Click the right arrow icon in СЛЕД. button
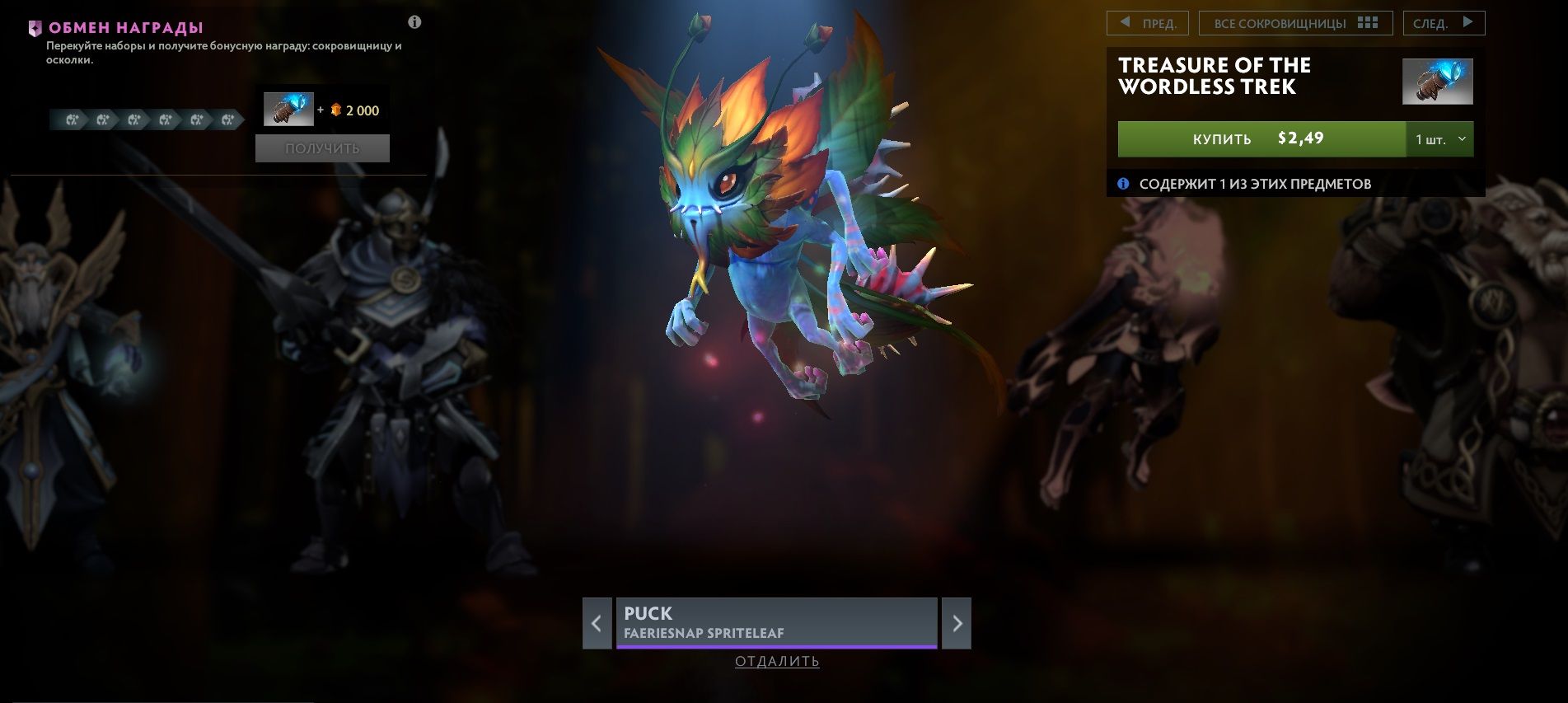 (x=1468, y=22)
